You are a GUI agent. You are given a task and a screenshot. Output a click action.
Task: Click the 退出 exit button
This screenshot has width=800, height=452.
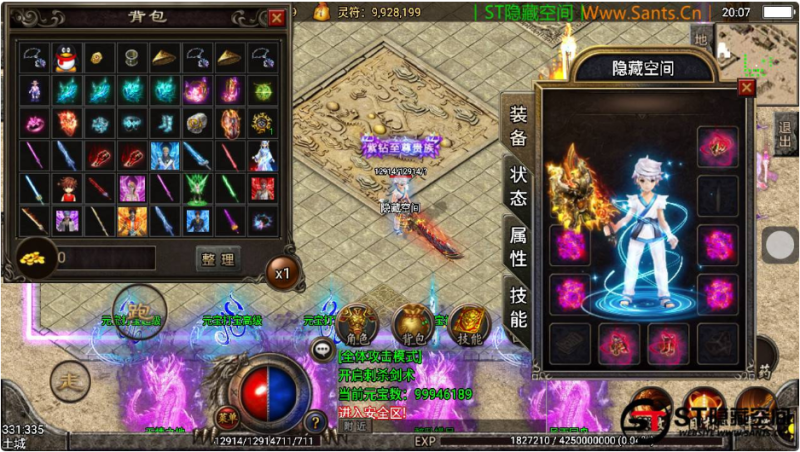coord(786,132)
